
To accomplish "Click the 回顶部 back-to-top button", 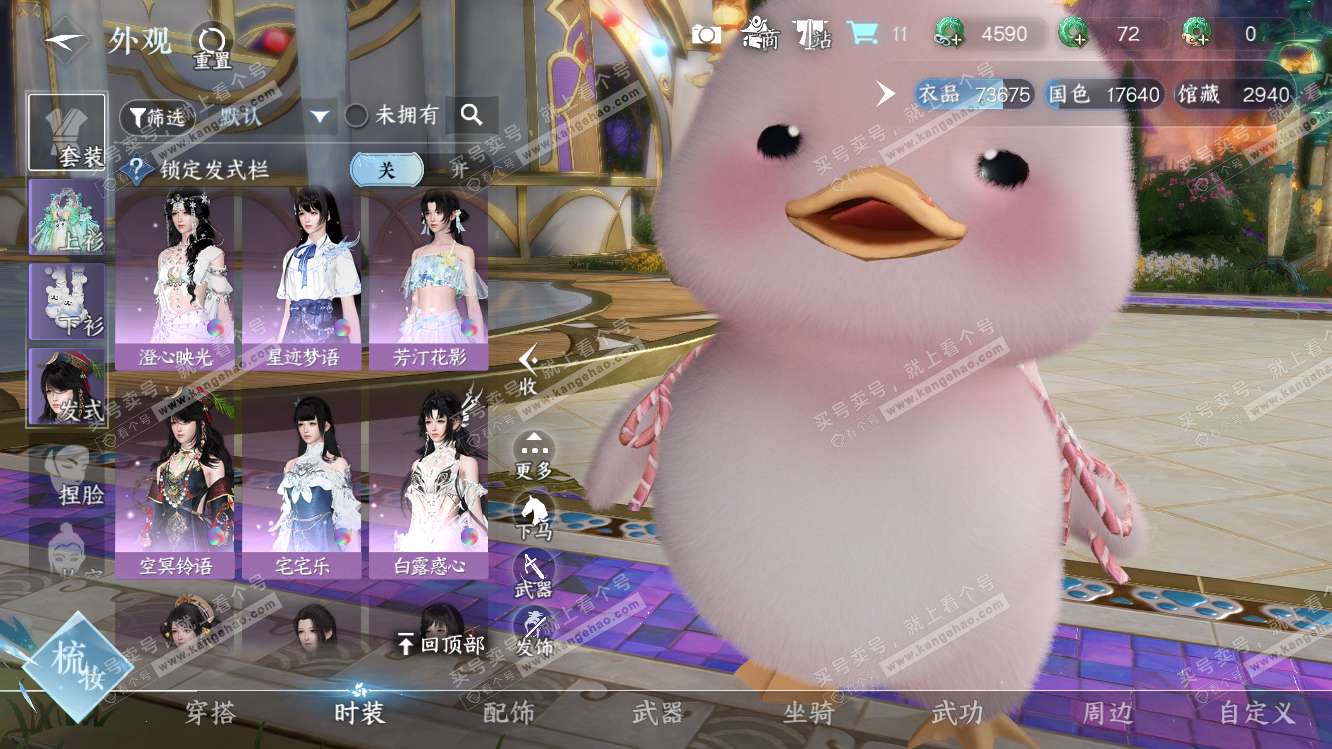I will point(440,644).
